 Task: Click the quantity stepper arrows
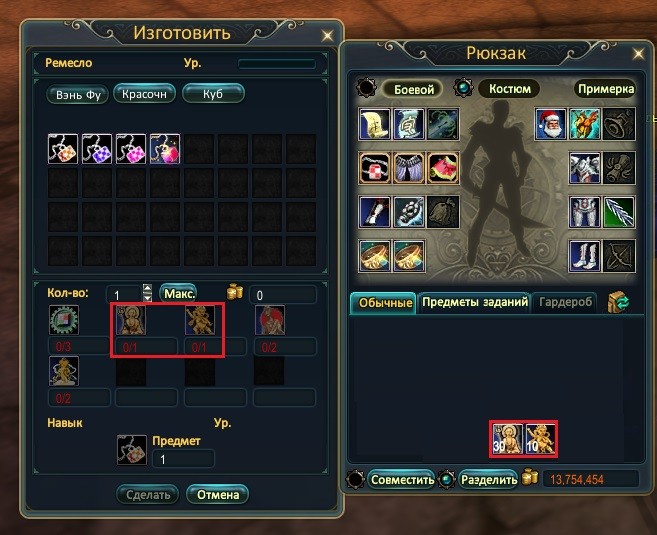pyautogui.click(x=148, y=294)
